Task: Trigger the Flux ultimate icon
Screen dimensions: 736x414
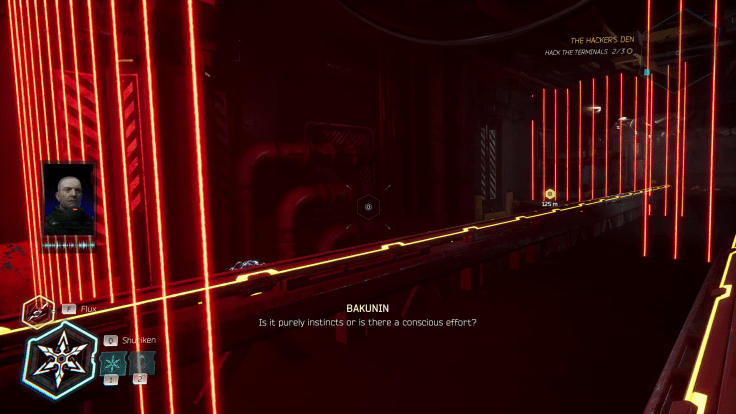Action: (37, 311)
